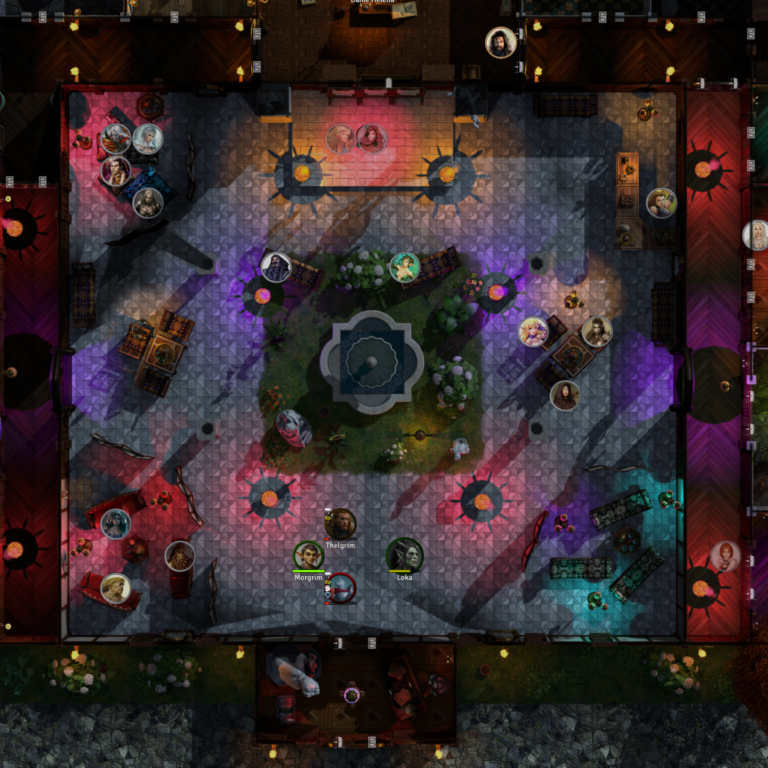
Task: Select the Thelgrim character token
Action: (340, 523)
